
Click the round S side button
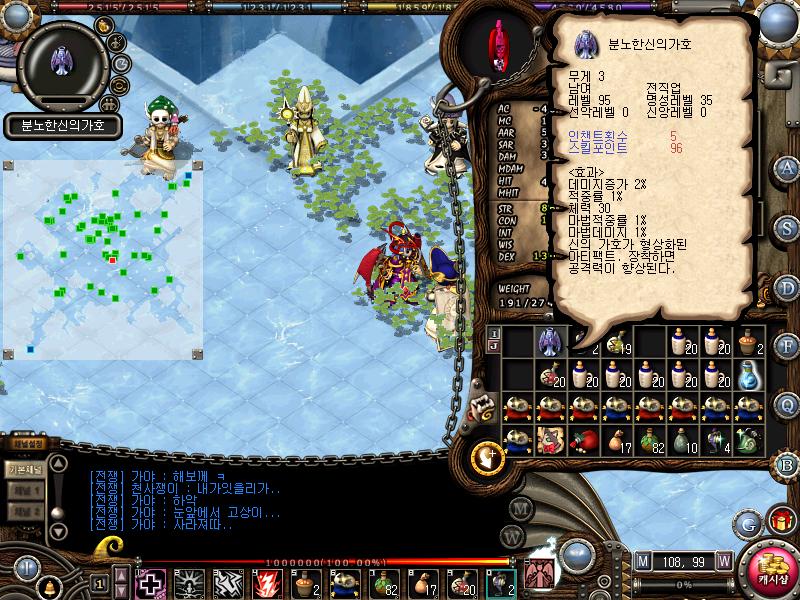point(788,227)
